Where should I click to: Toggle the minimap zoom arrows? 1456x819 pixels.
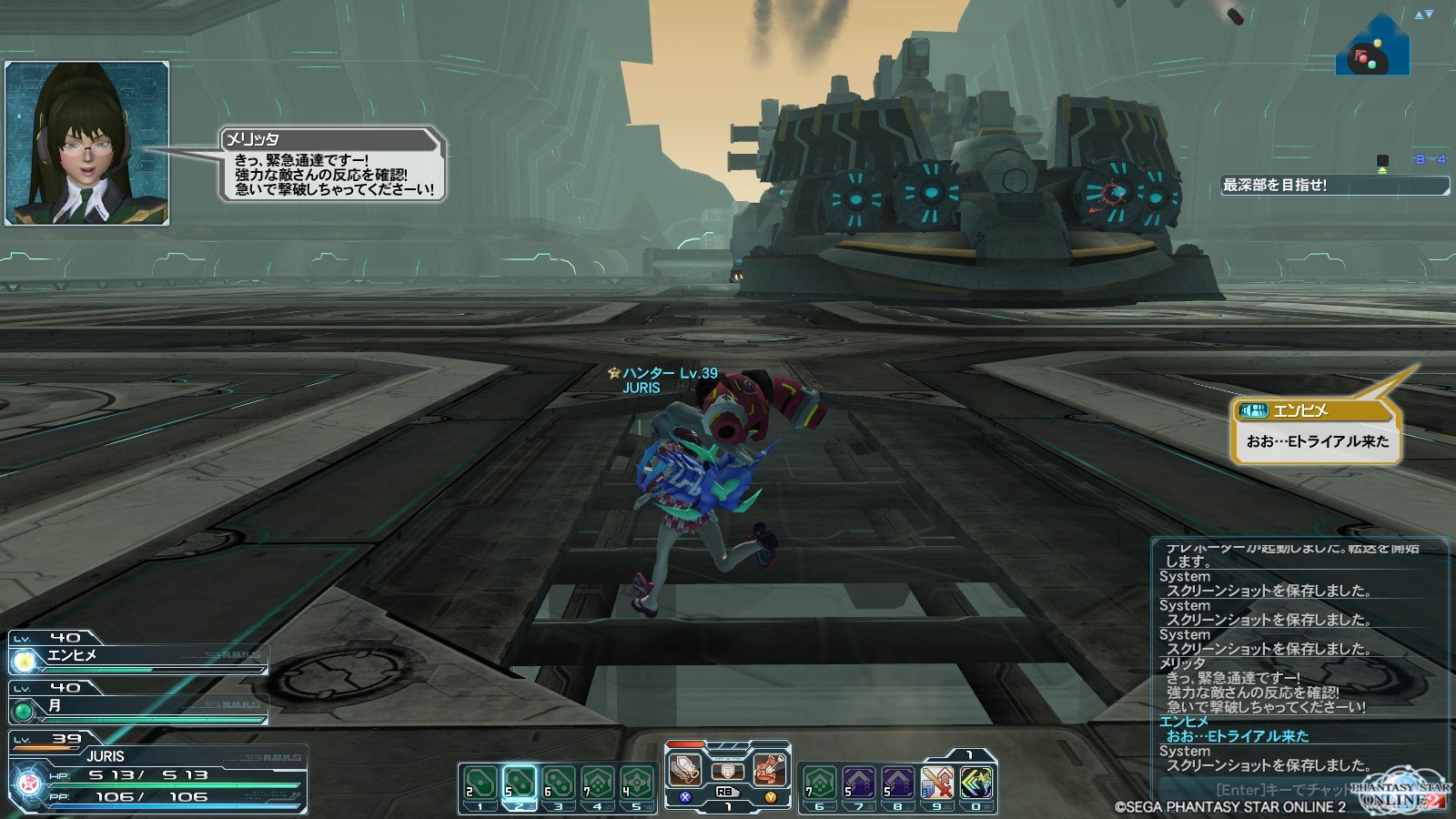(1423, 15)
